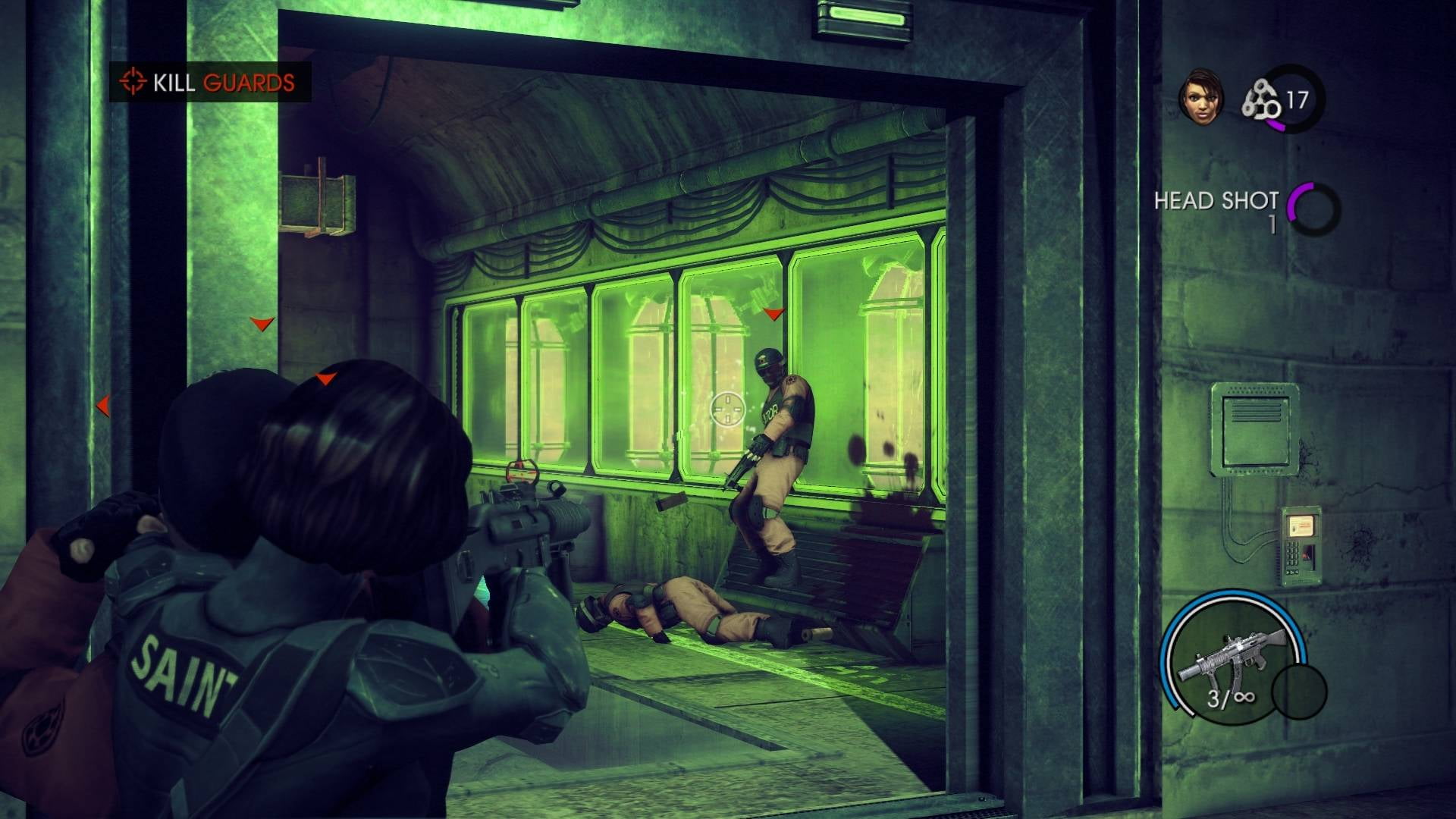Image resolution: width=1456 pixels, height=819 pixels.
Task: Click the Kill Guards objective tracker
Action: (x=210, y=82)
